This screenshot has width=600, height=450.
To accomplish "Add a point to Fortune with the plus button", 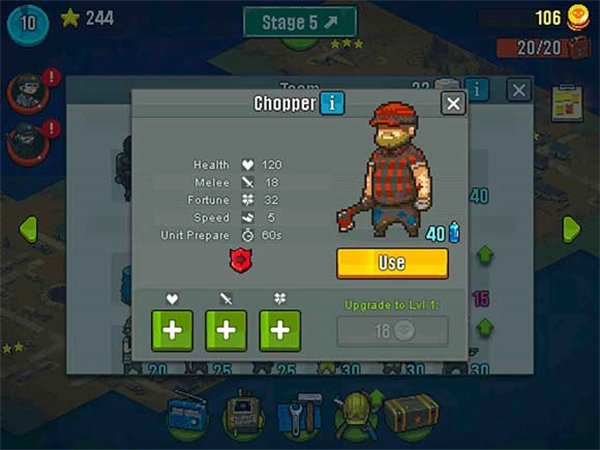I will click(280, 331).
